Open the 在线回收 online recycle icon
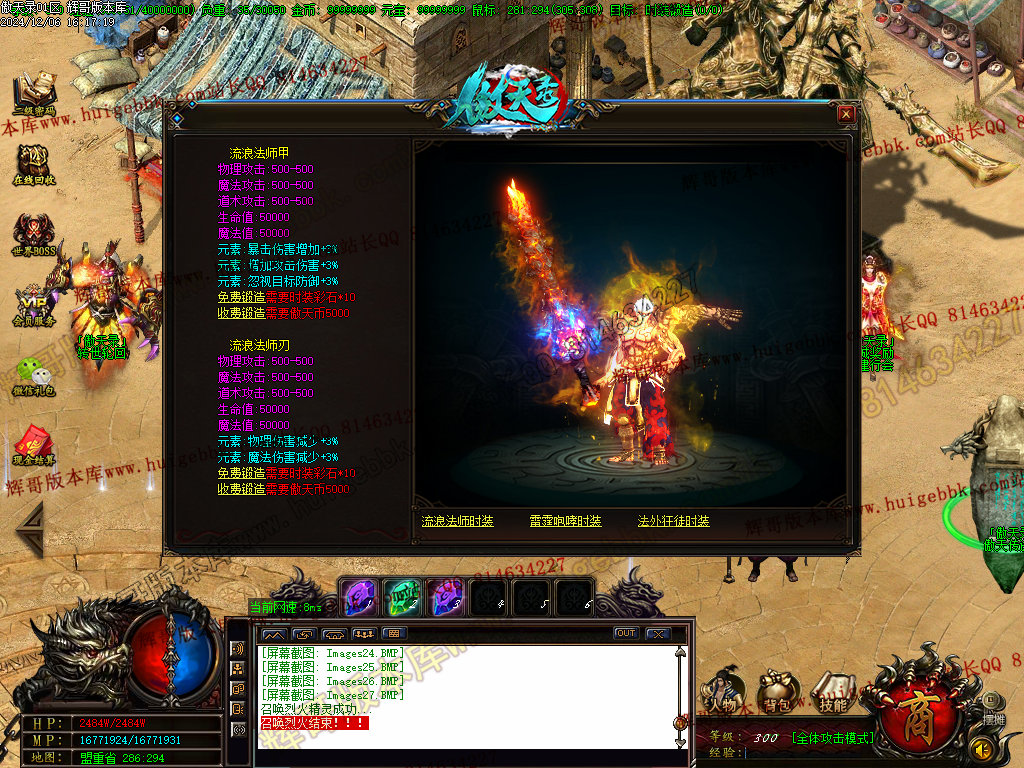 (34, 163)
